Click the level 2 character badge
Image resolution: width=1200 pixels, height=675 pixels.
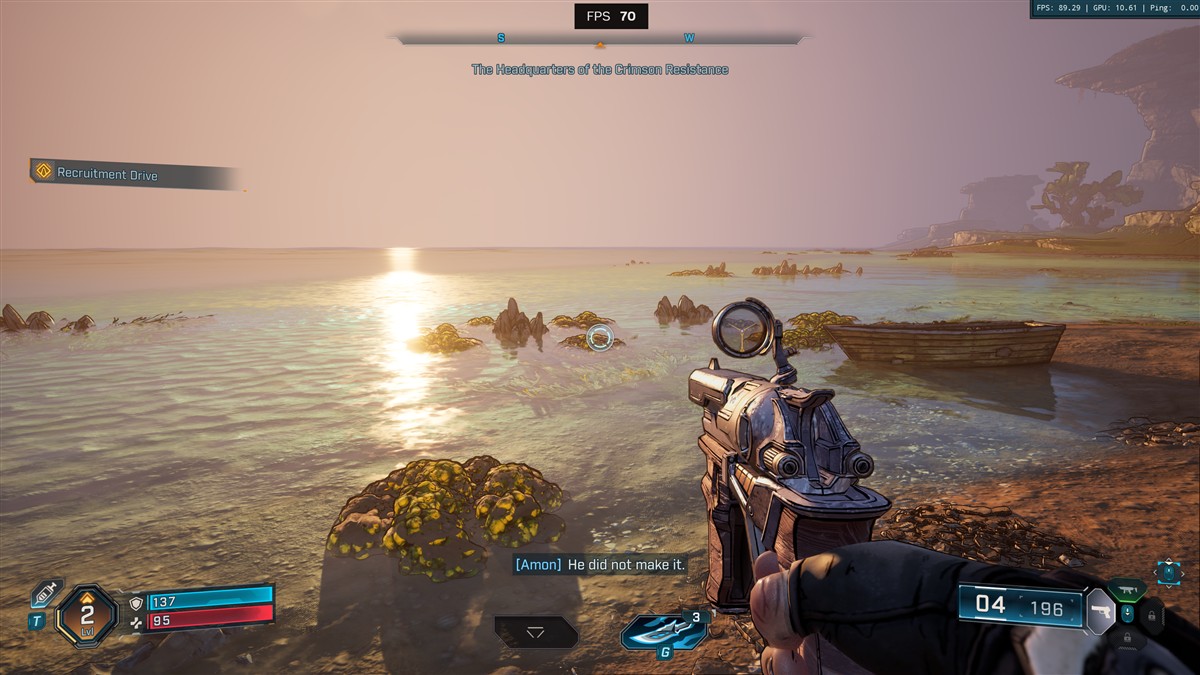tap(87, 614)
